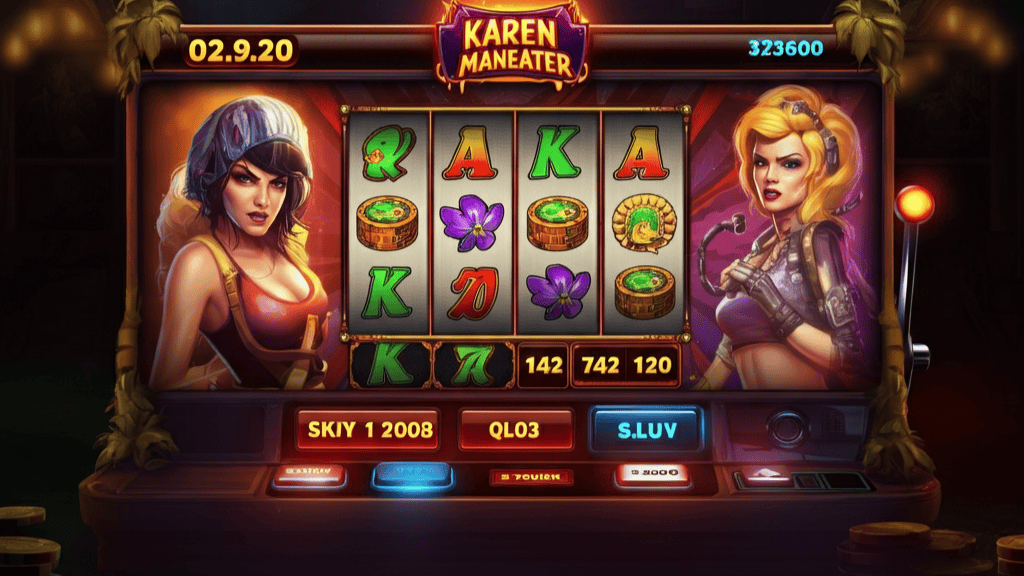Activate the blue S.LUV button
This screenshot has width=1024, height=576.
(x=645, y=430)
